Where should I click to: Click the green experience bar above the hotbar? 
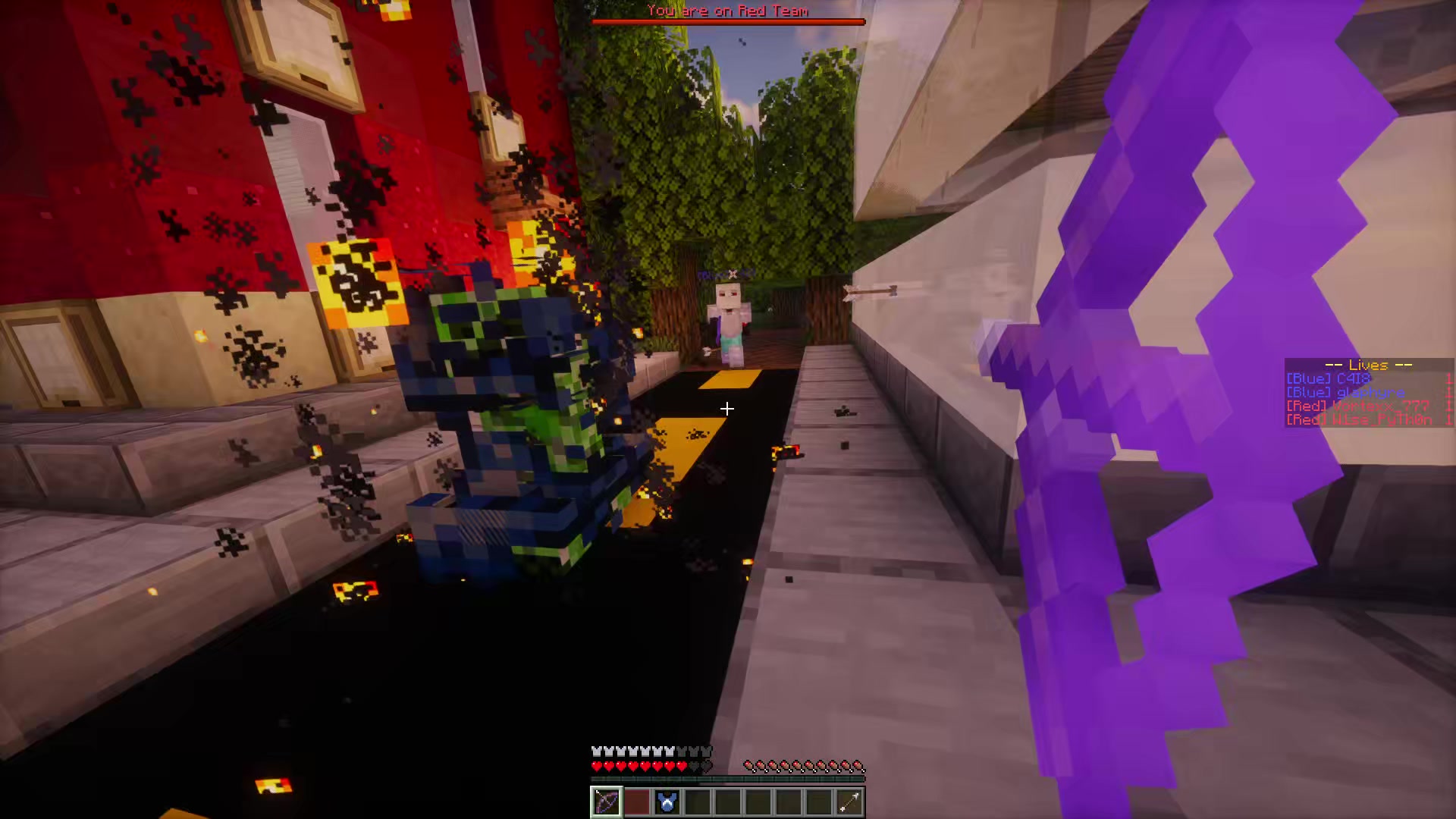pos(726,777)
